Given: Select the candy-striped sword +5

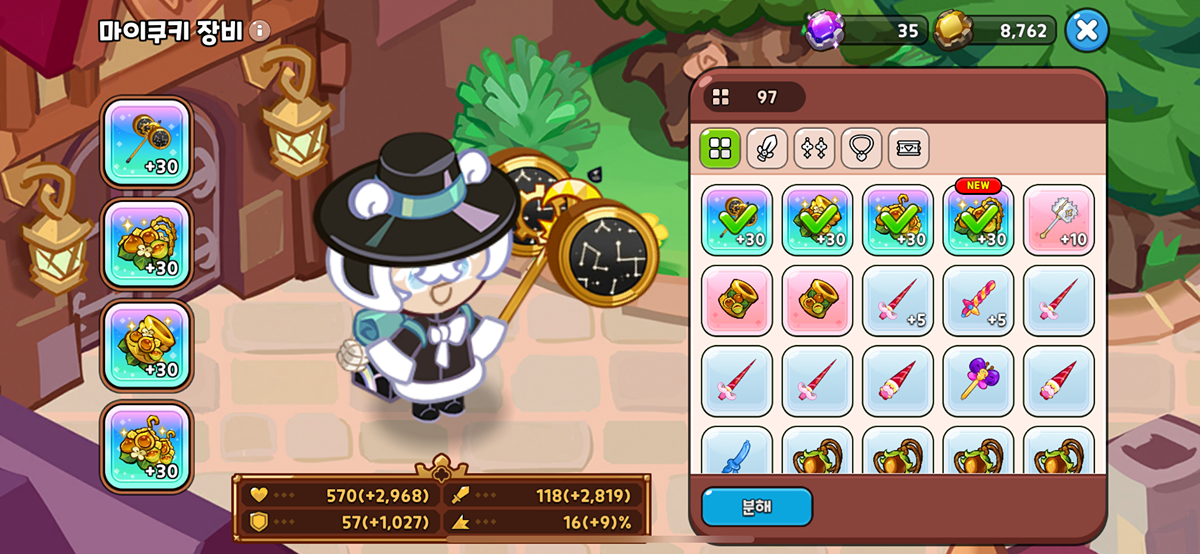Looking at the screenshot, I should click(x=978, y=300).
